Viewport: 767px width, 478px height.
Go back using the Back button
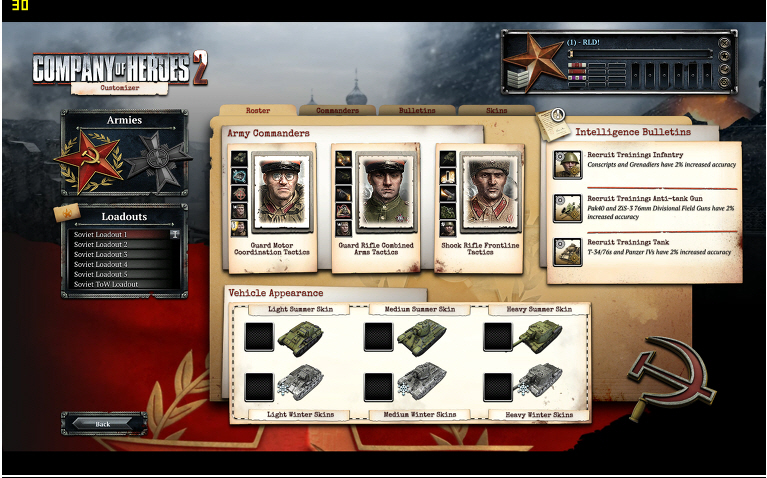[x=103, y=424]
